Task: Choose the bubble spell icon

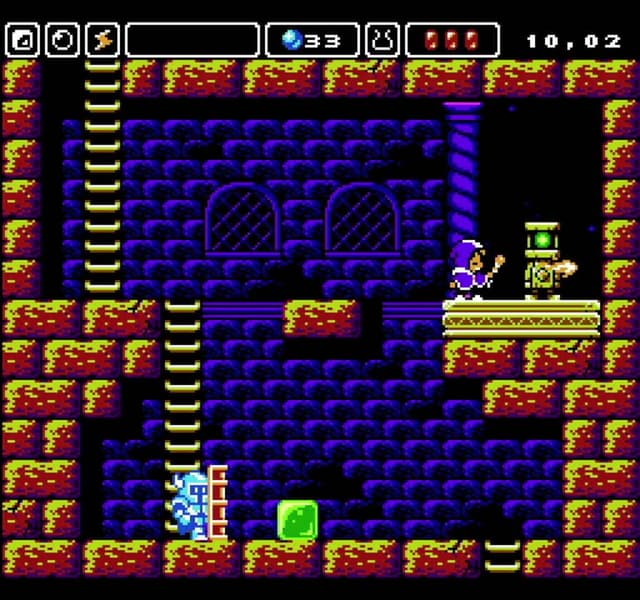Action: pyautogui.click(x=62, y=40)
